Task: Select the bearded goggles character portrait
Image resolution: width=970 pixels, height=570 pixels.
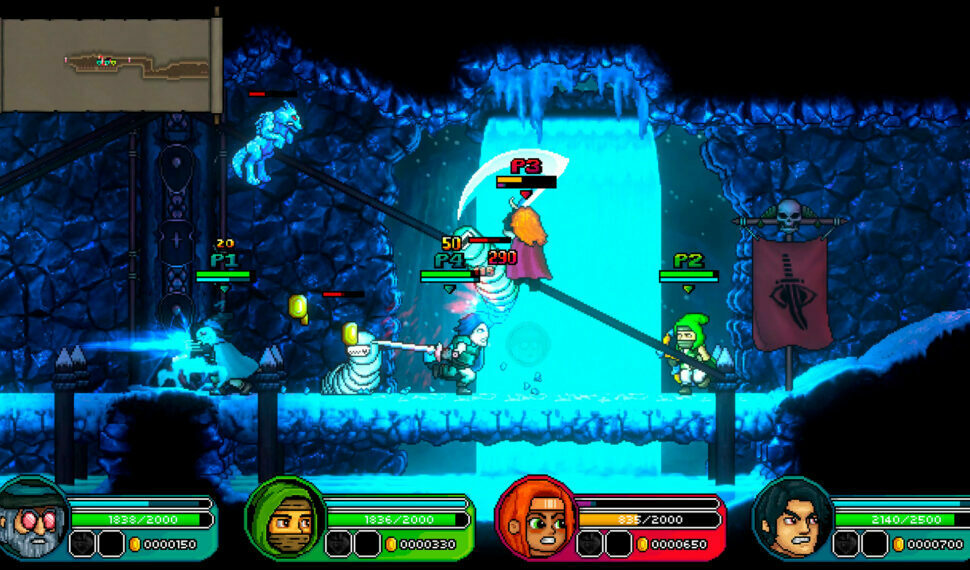Action: pyautogui.click(x=33, y=518)
